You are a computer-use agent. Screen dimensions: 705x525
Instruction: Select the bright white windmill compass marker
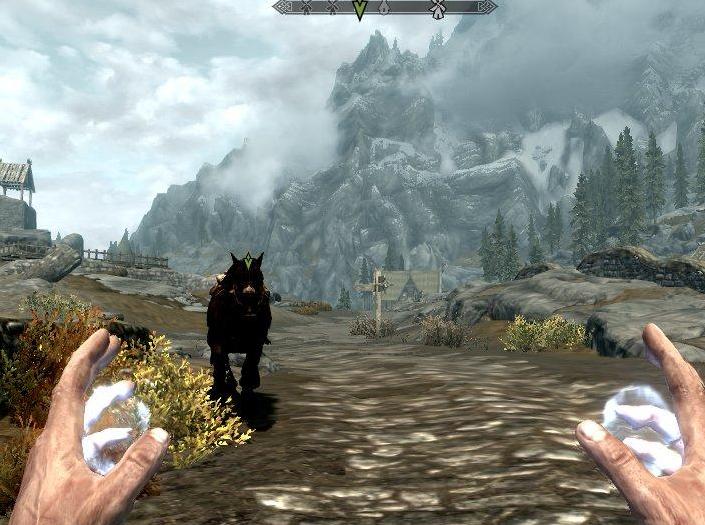437,8
